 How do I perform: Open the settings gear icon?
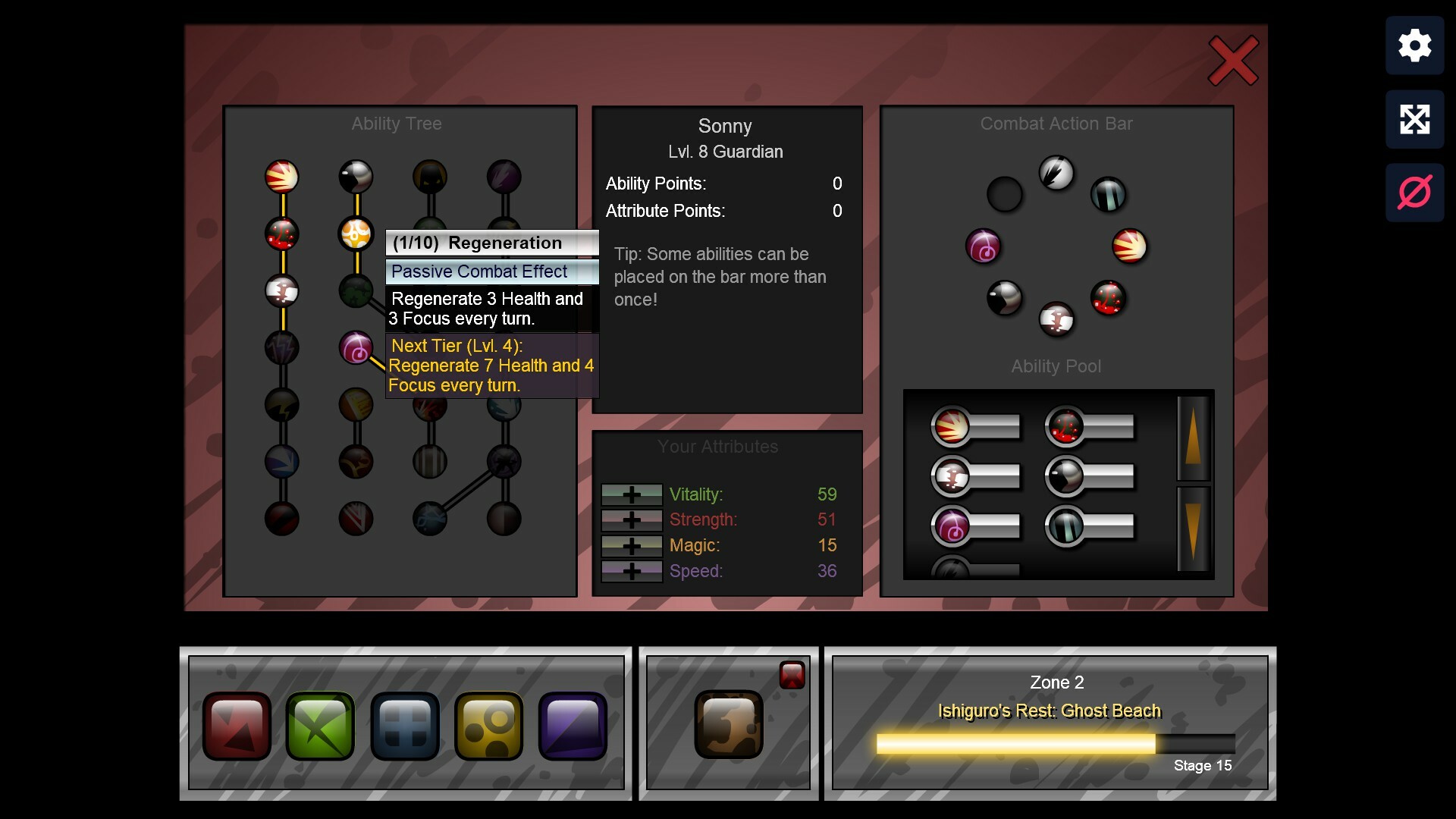point(1414,45)
